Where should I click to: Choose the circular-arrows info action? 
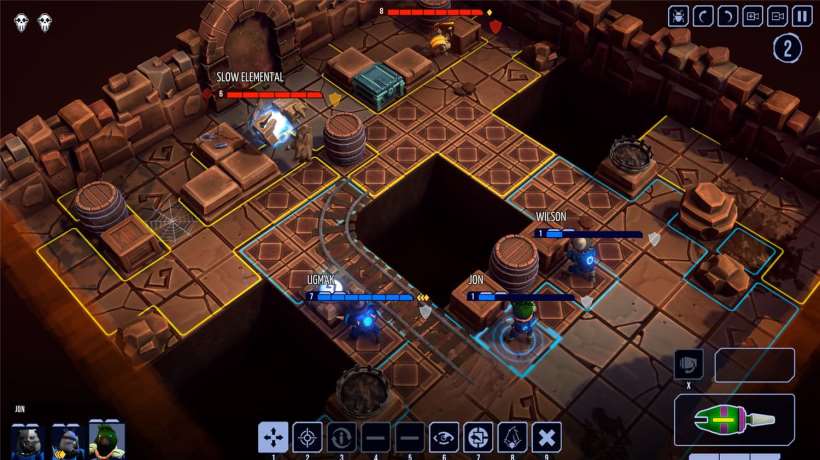point(342,437)
